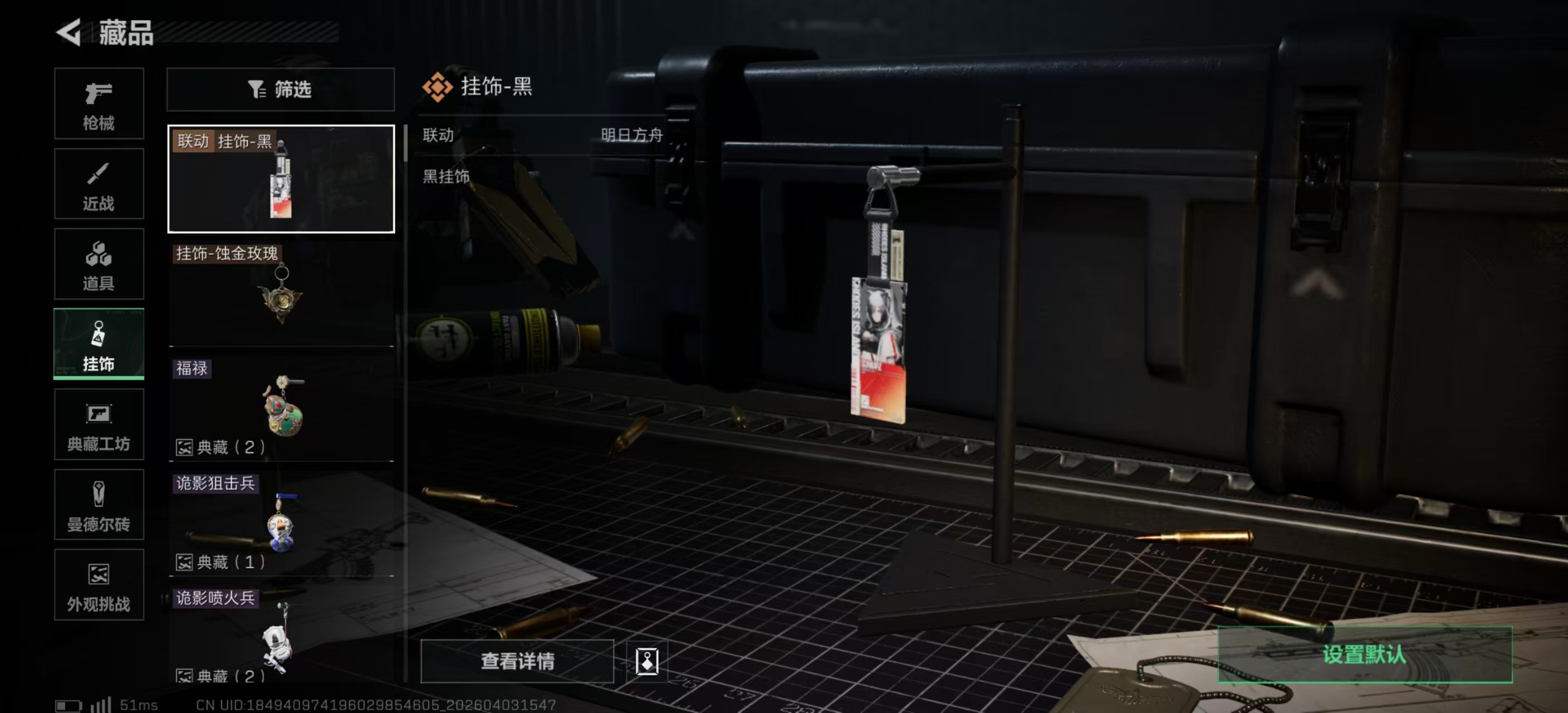
Task: Open the 近战 melee knife icon
Action: [99, 184]
